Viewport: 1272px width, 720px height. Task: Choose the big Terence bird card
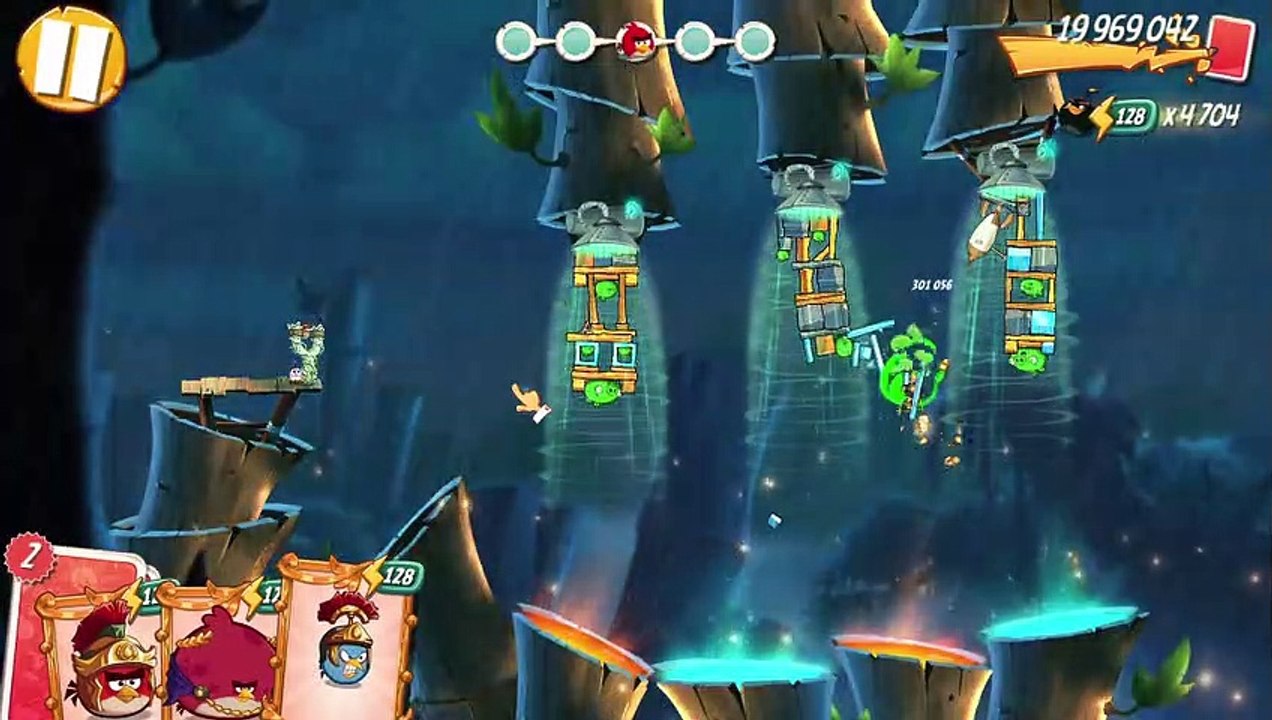(x=223, y=655)
